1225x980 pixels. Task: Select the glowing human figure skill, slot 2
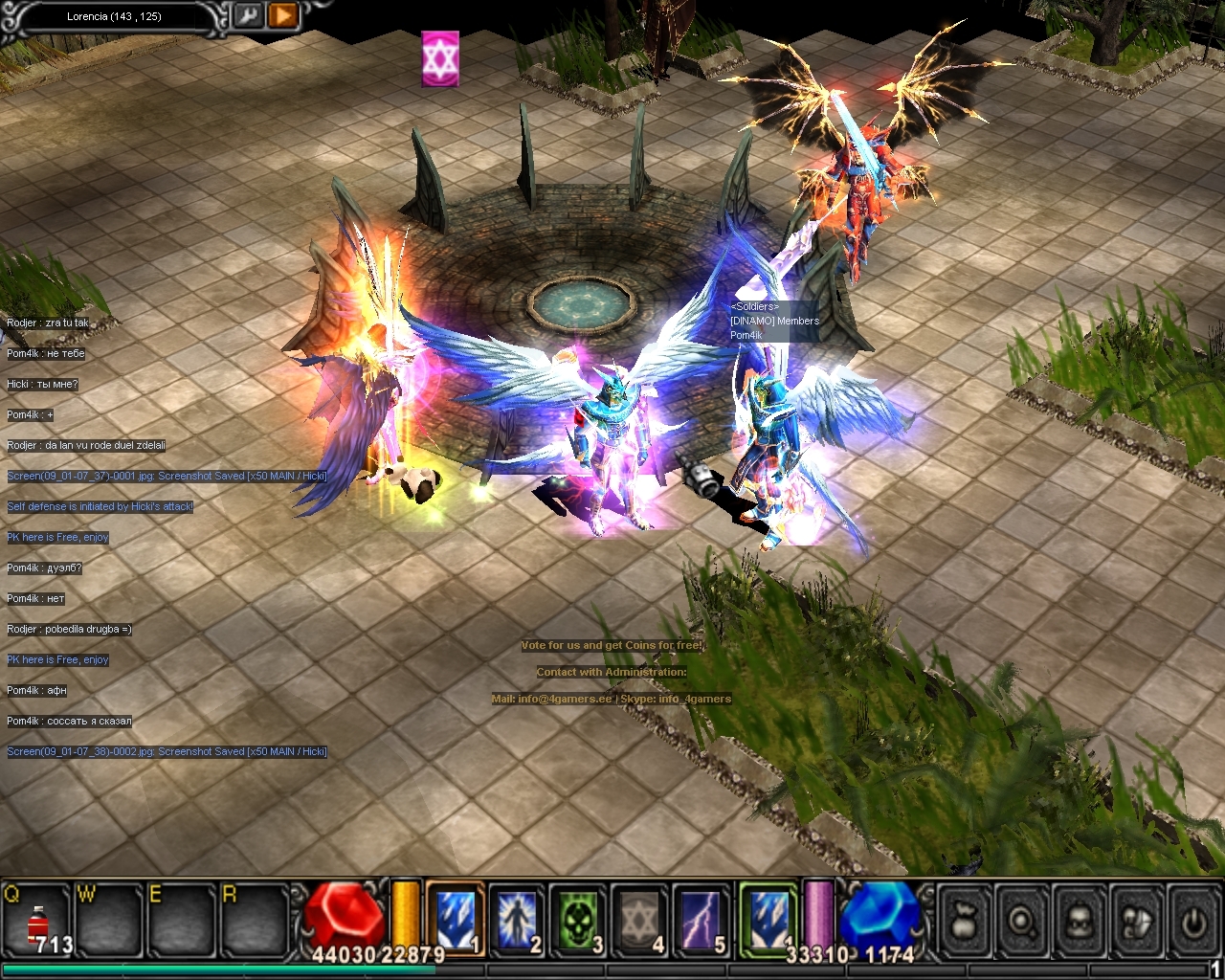tap(517, 919)
